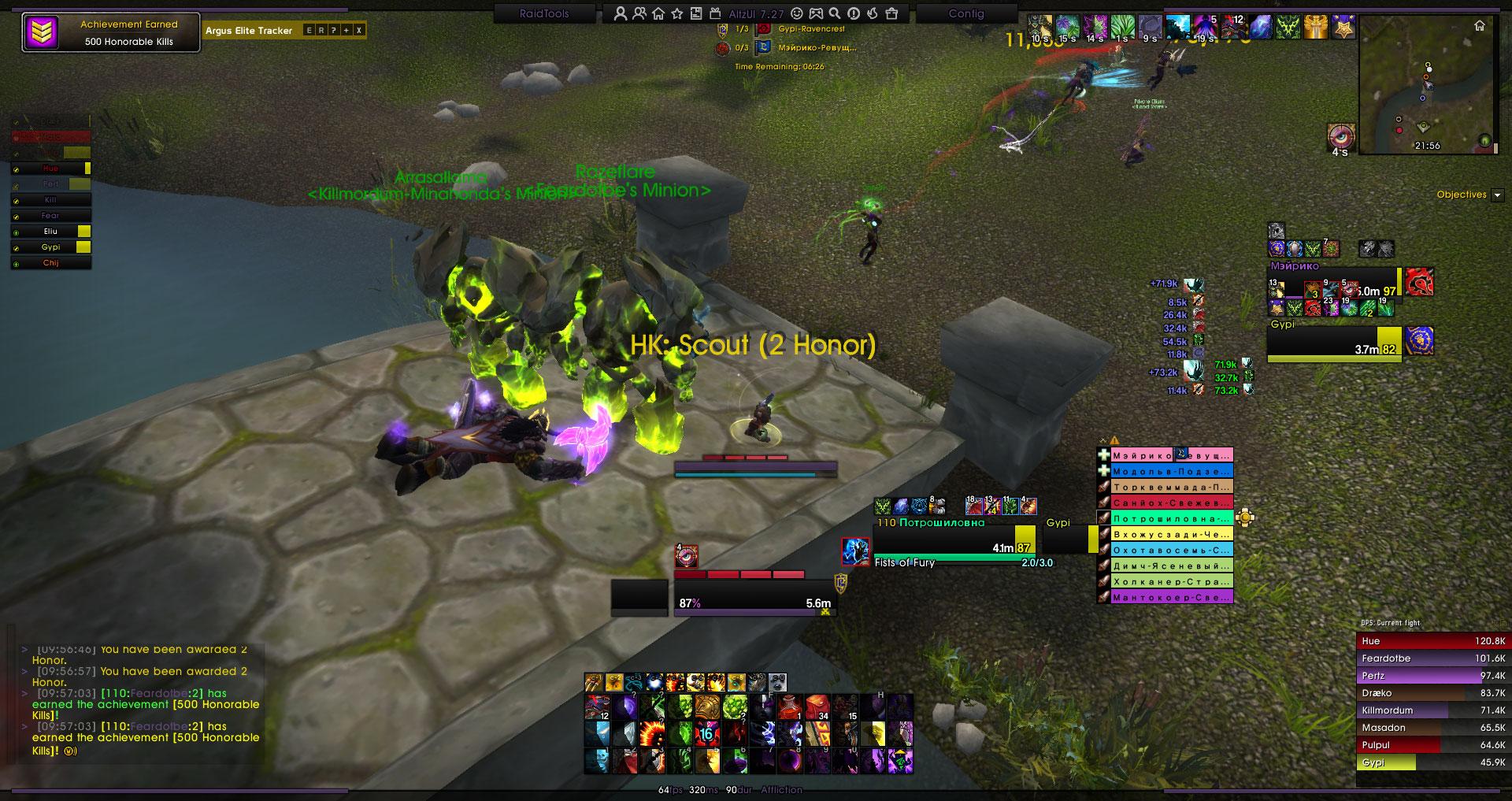Activate the fiery orange burst ability
This screenshot has height=801, width=1512.
tap(650, 734)
